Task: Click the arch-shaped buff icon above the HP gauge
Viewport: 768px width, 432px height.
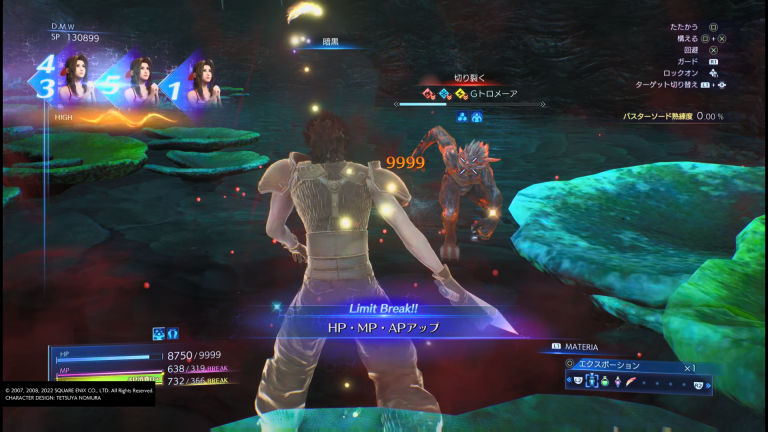Action: tap(172, 334)
